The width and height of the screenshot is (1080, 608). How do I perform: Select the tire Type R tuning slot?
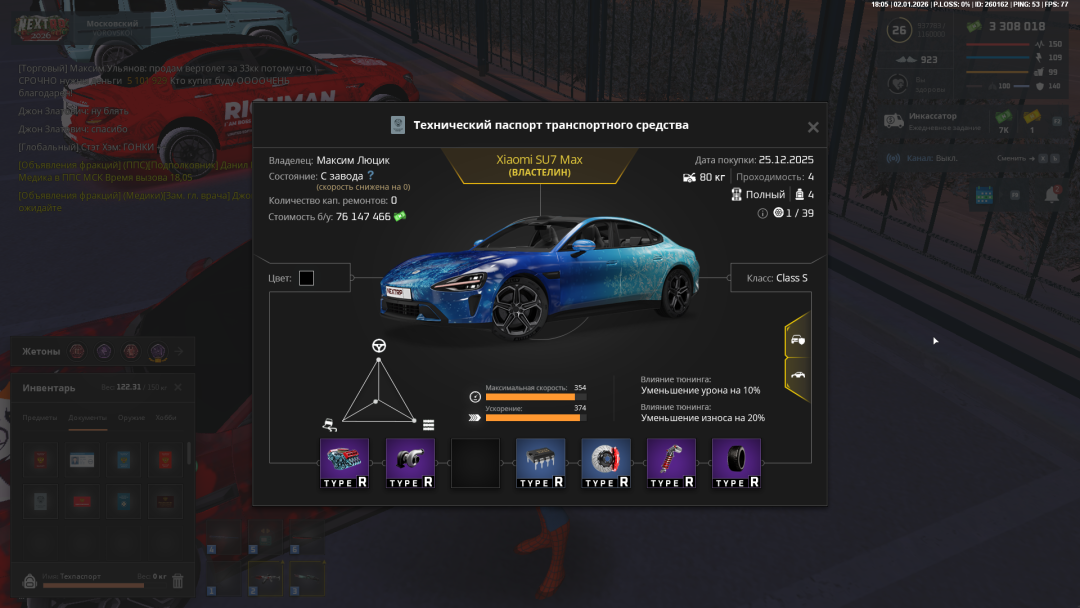coord(736,463)
